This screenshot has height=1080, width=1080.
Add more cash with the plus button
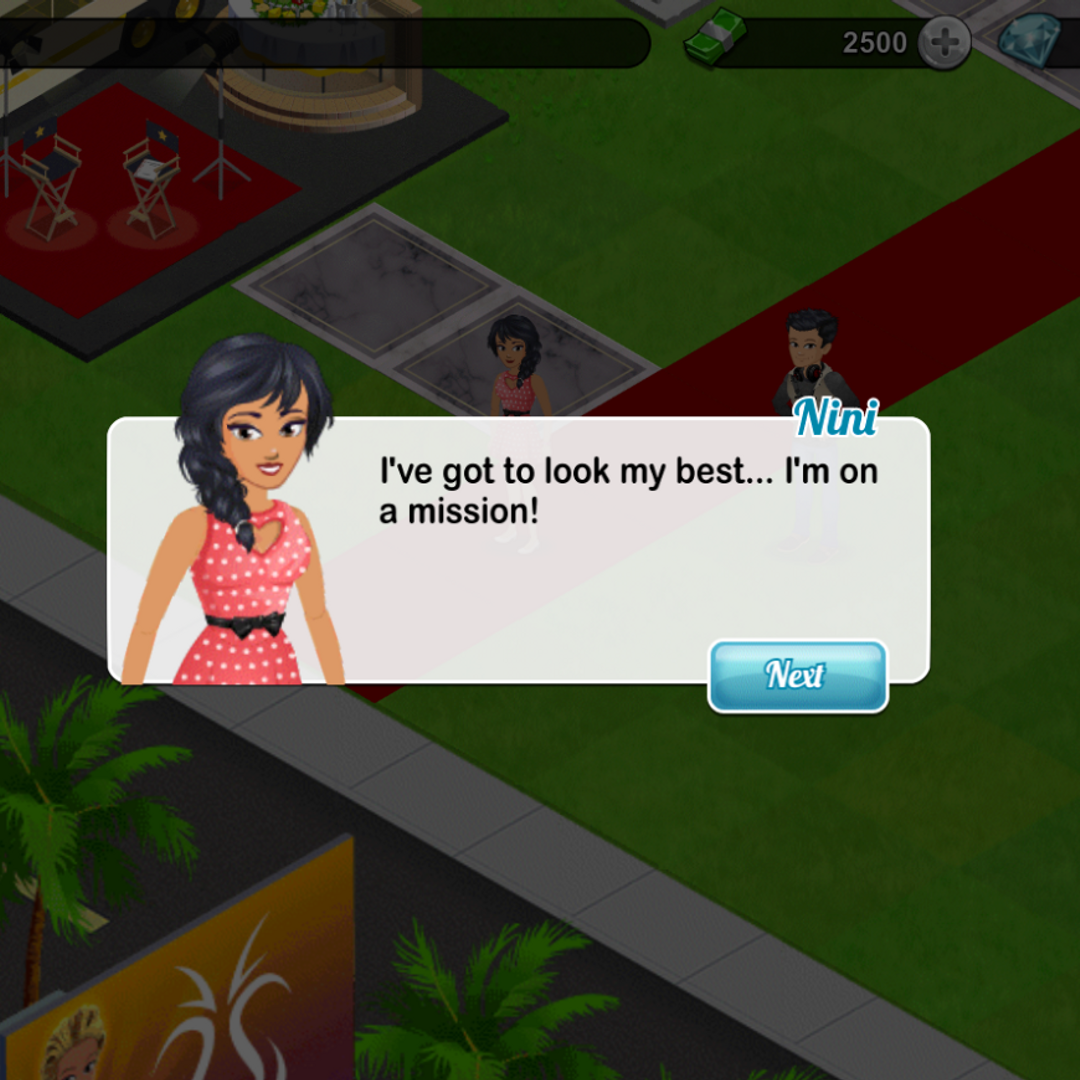(x=943, y=43)
